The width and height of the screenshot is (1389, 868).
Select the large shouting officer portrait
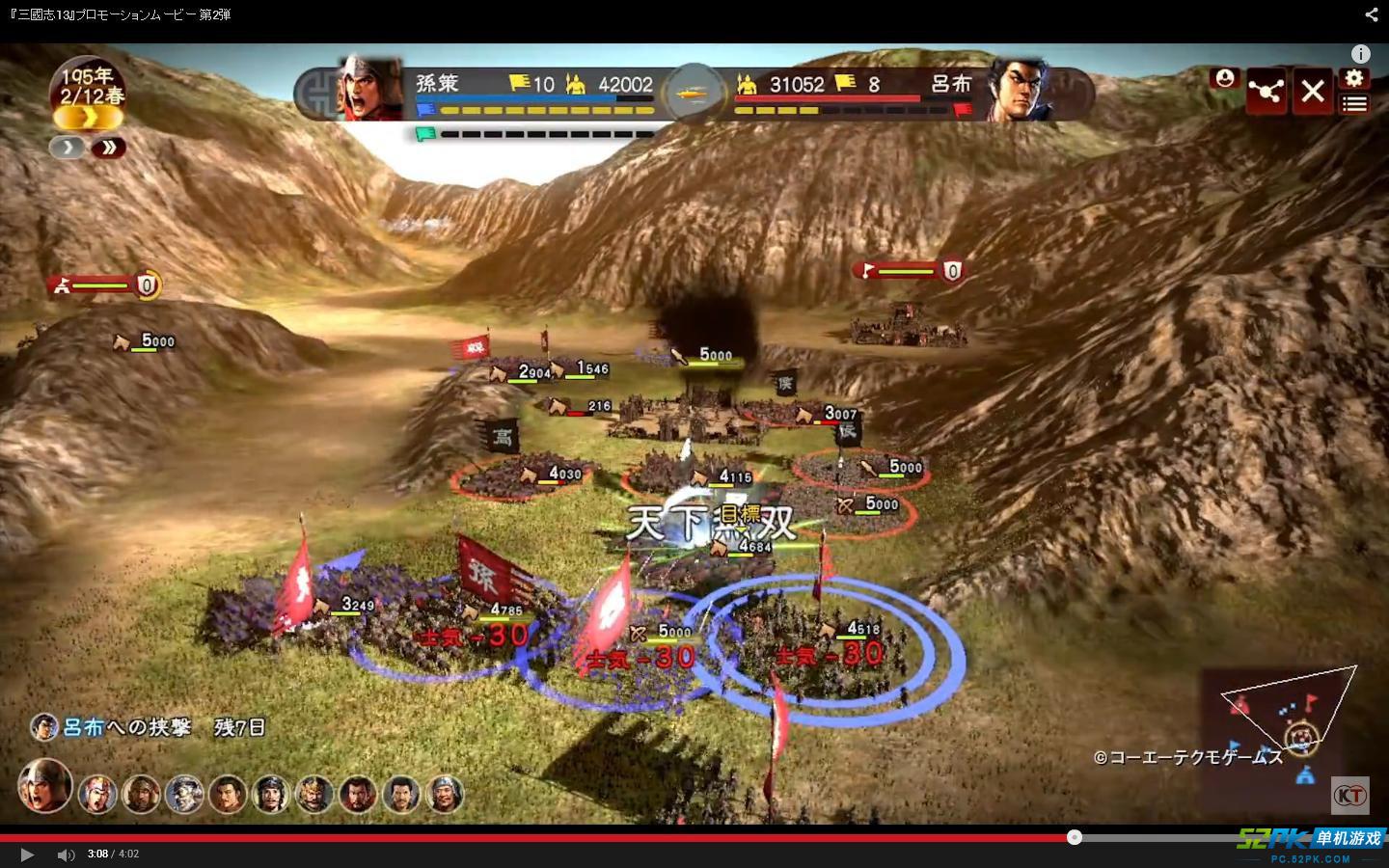pos(44,785)
